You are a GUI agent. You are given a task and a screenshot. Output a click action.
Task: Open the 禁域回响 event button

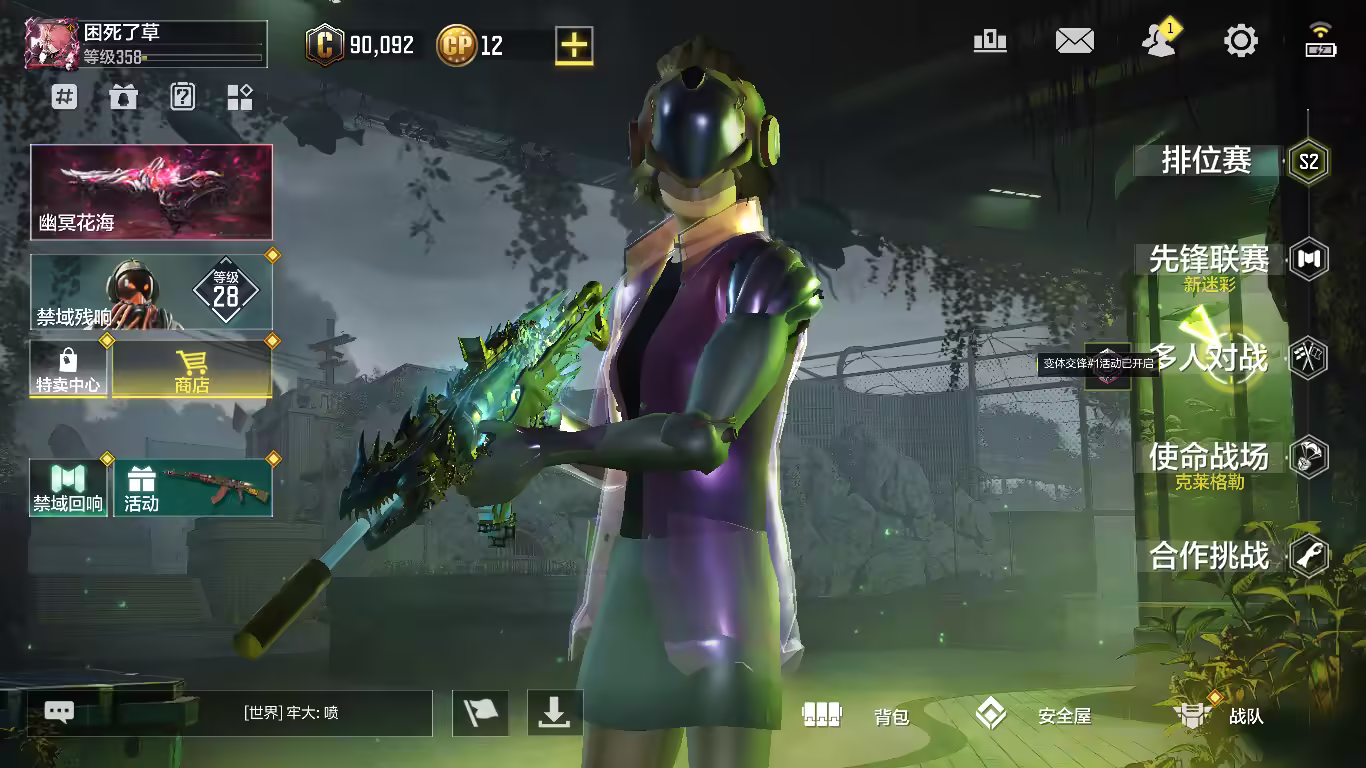pyautogui.click(x=68, y=488)
